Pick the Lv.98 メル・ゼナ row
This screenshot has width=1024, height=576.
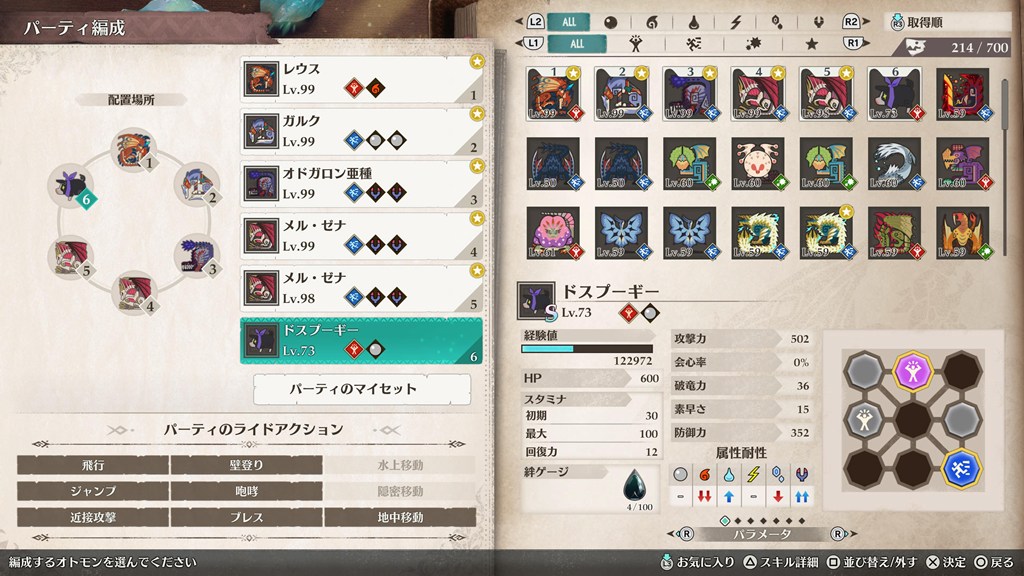pos(360,287)
